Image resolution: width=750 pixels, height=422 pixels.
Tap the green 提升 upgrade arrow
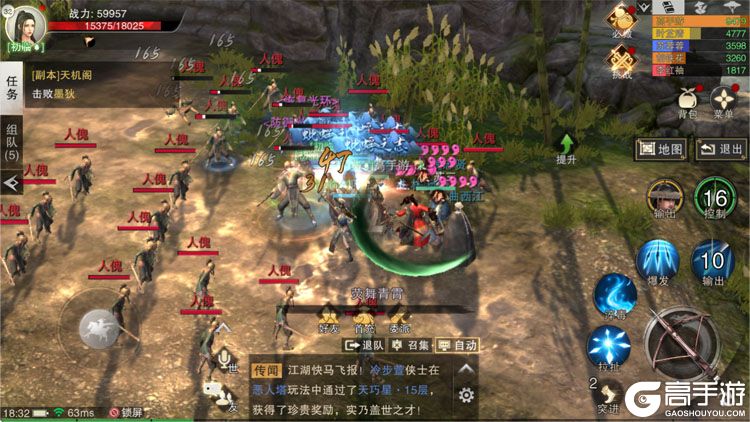(x=566, y=150)
